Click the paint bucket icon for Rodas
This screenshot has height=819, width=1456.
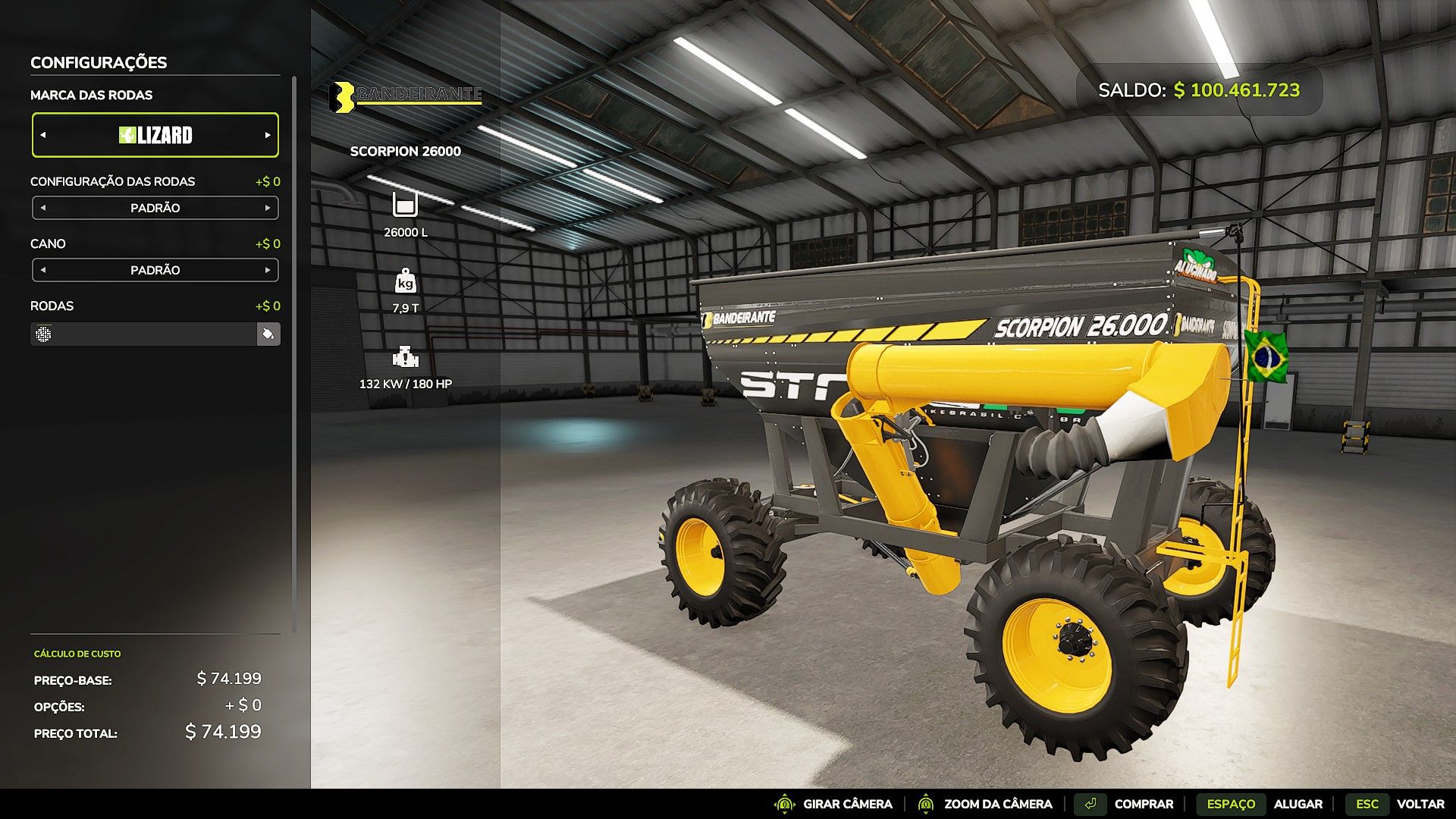coord(268,334)
